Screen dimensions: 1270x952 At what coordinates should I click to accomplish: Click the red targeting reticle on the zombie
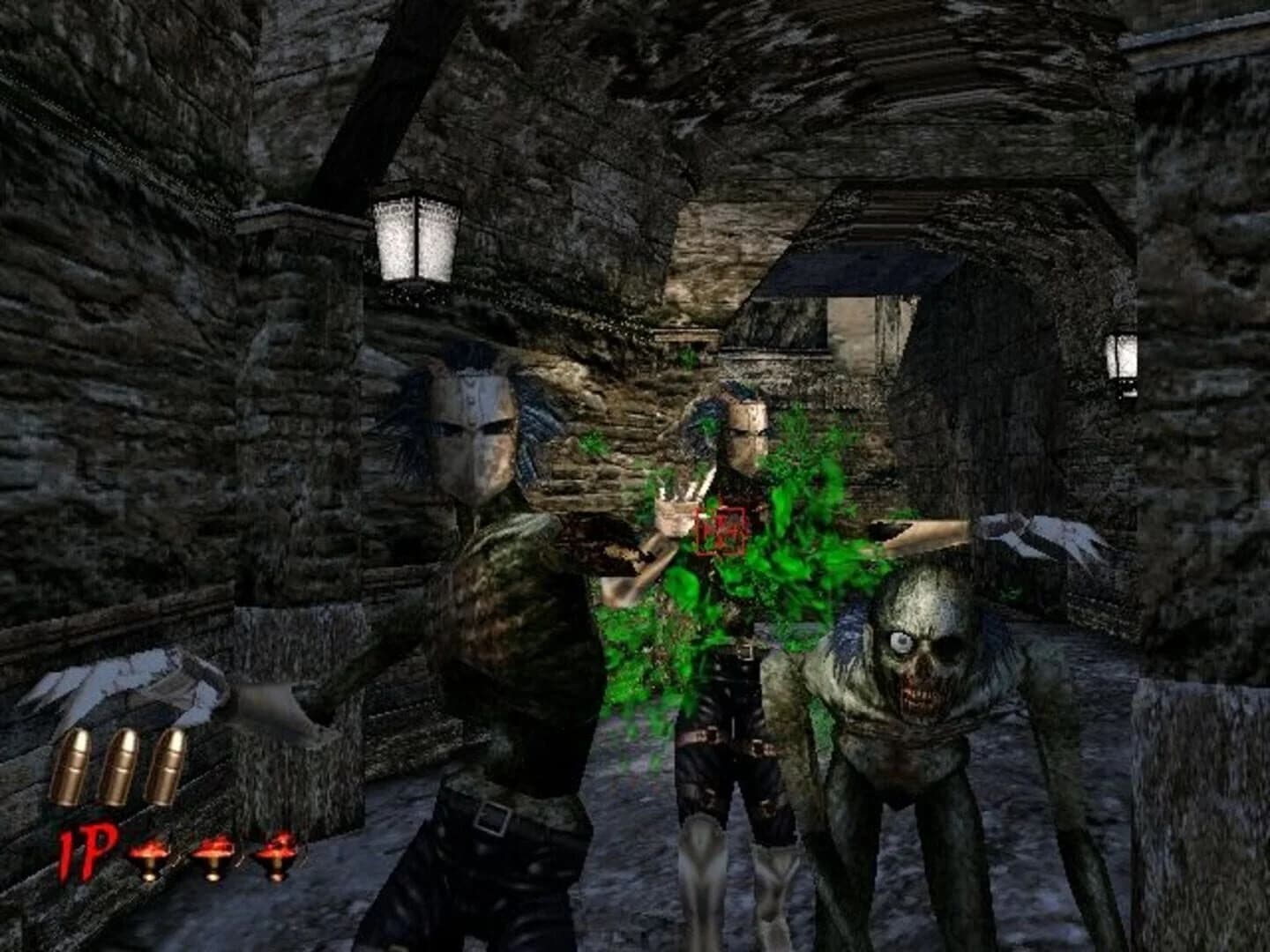point(723,529)
